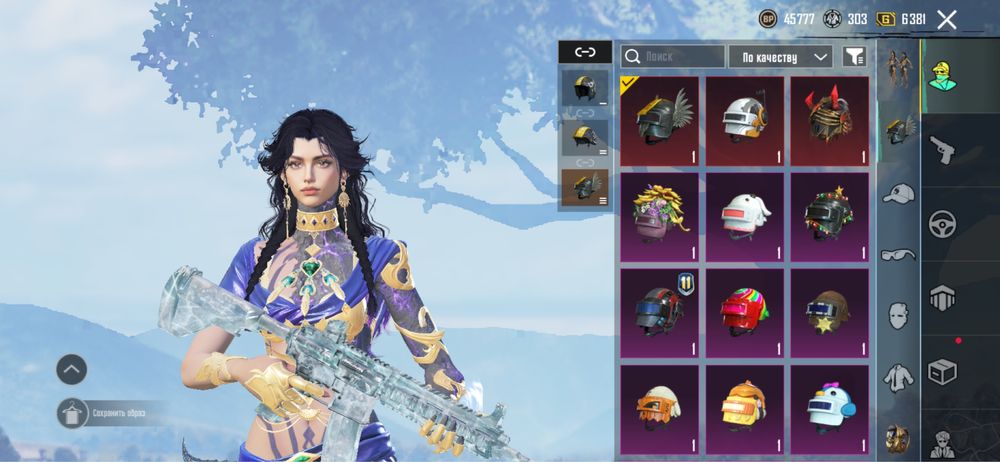The image size is (1000, 462).
Task: Switch to the cap headwear category
Action: (898, 193)
